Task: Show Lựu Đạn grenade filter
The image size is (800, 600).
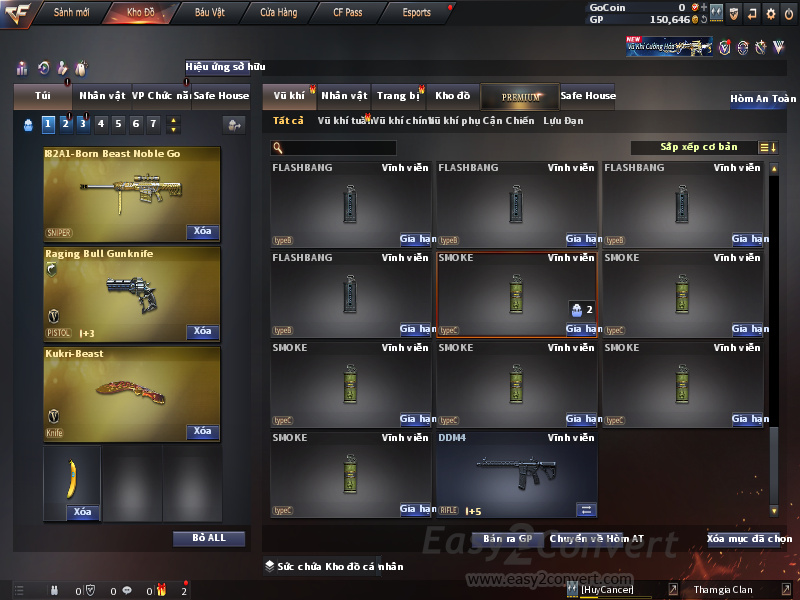Action: 563,121
